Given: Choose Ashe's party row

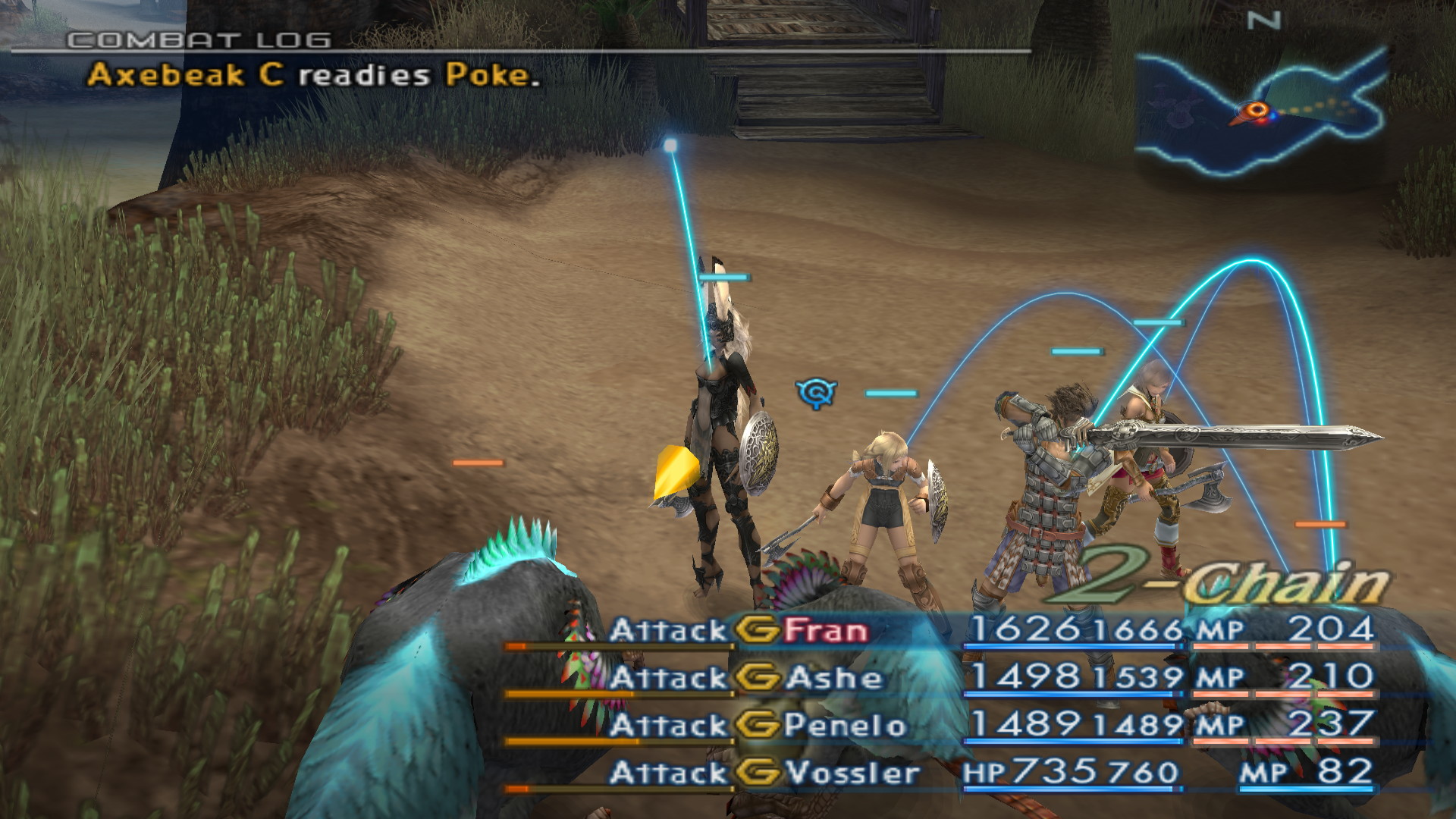Looking at the screenshot, I should click(x=833, y=678).
